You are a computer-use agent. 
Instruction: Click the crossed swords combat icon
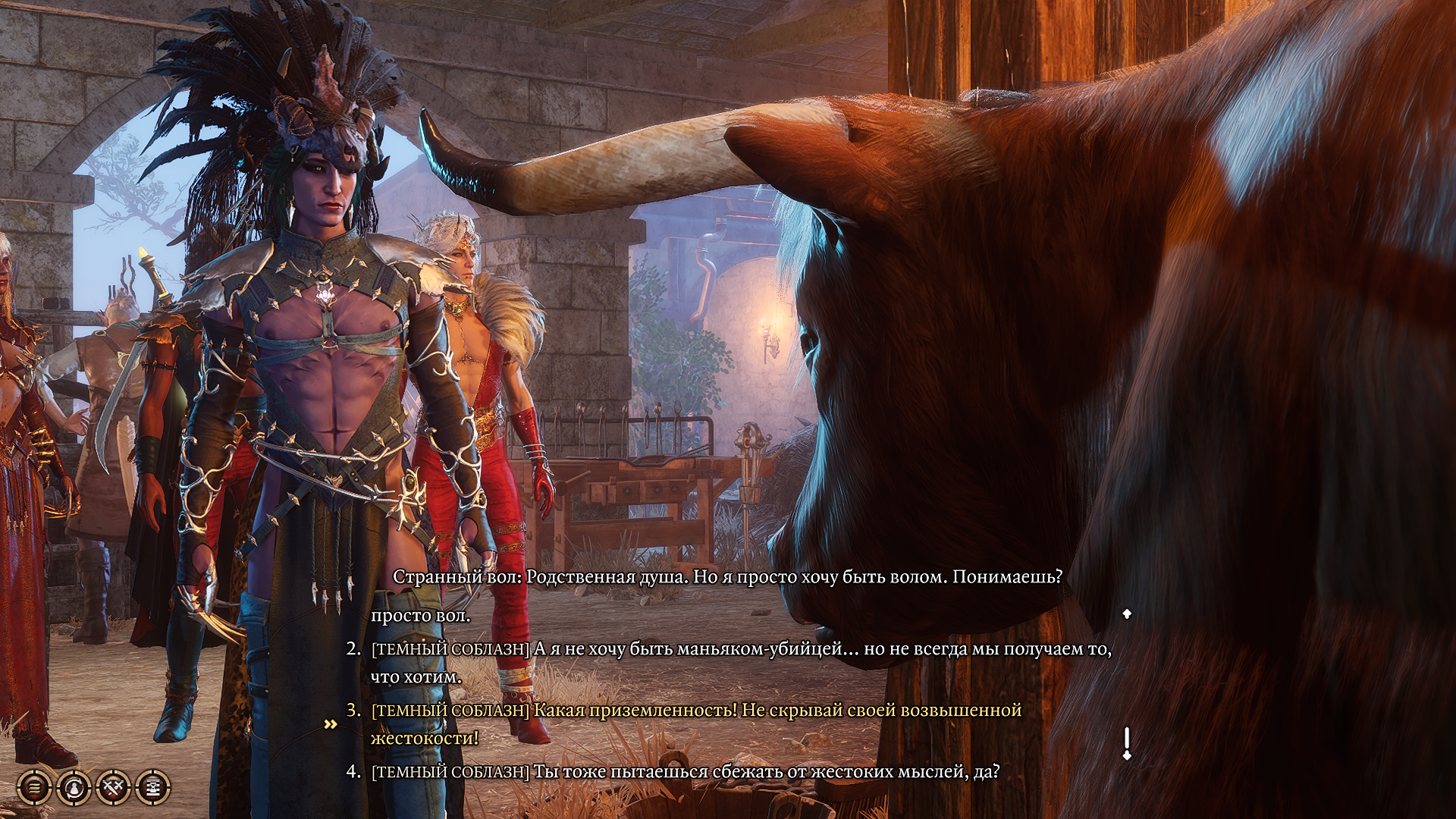tap(112, 786)
